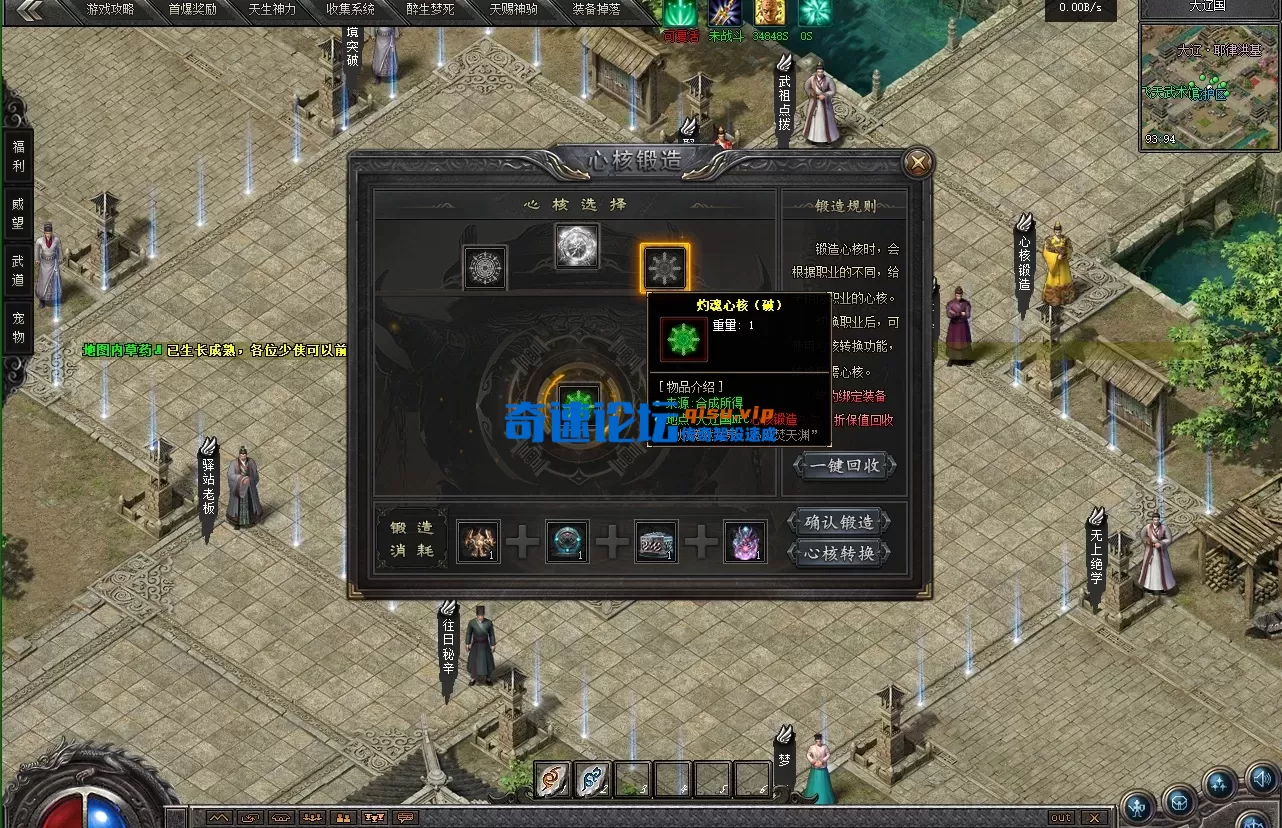Viewport: 1282px width, 828px height.
Task: Confirm forging with 确认锻造 button
Action: coord(838,522)
